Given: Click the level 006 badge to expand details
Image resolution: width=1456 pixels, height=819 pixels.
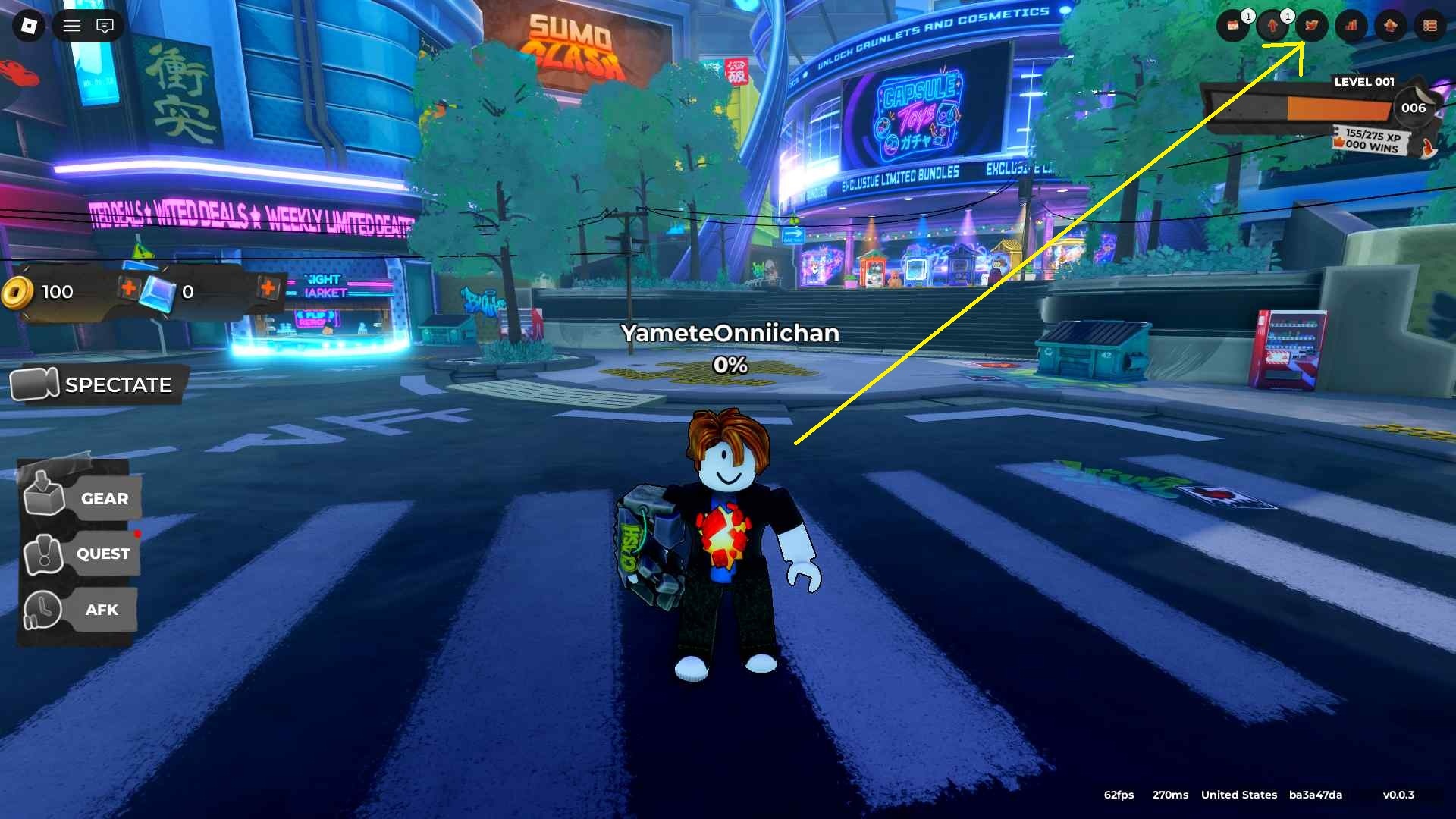Looking at the screenshot, I should [1414, 108].
